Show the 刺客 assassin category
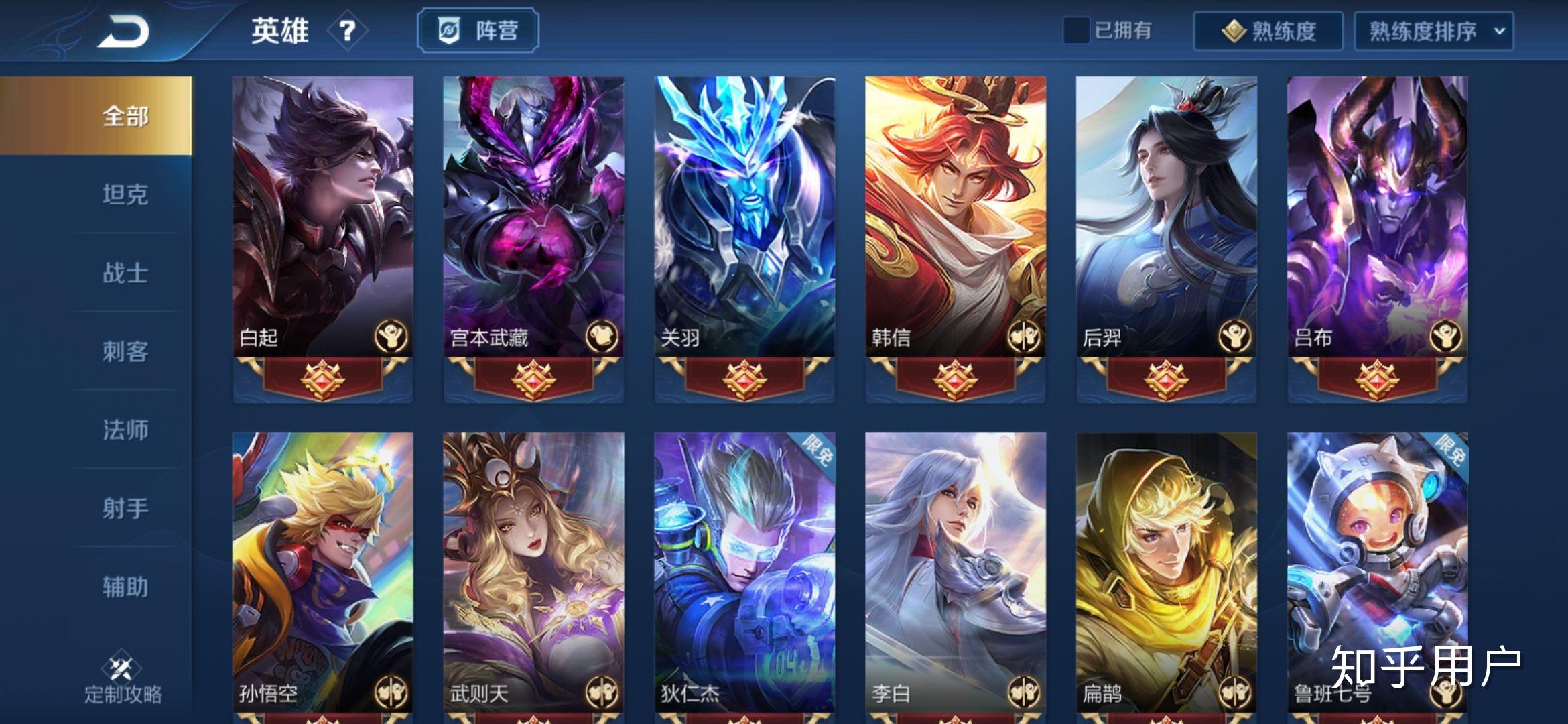Screen dimensions: 1568x724 pos(125,351)
